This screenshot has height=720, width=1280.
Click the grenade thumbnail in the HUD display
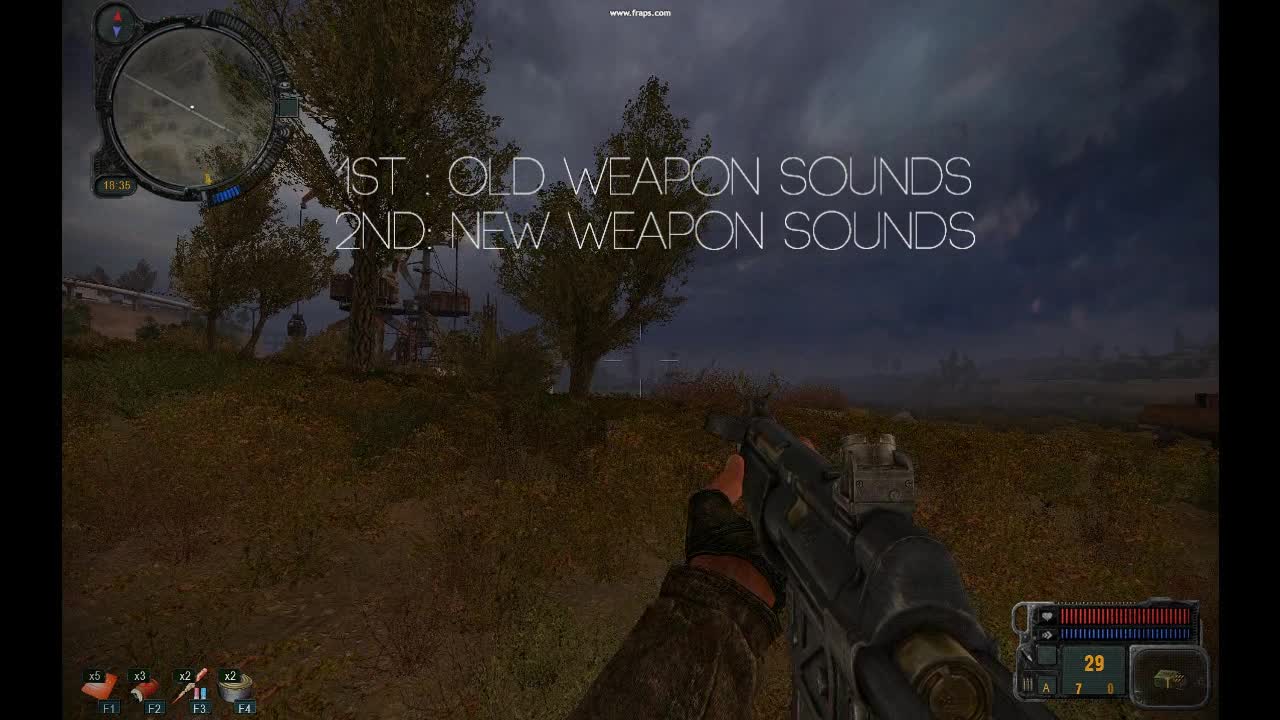[x=1169, y=677]
